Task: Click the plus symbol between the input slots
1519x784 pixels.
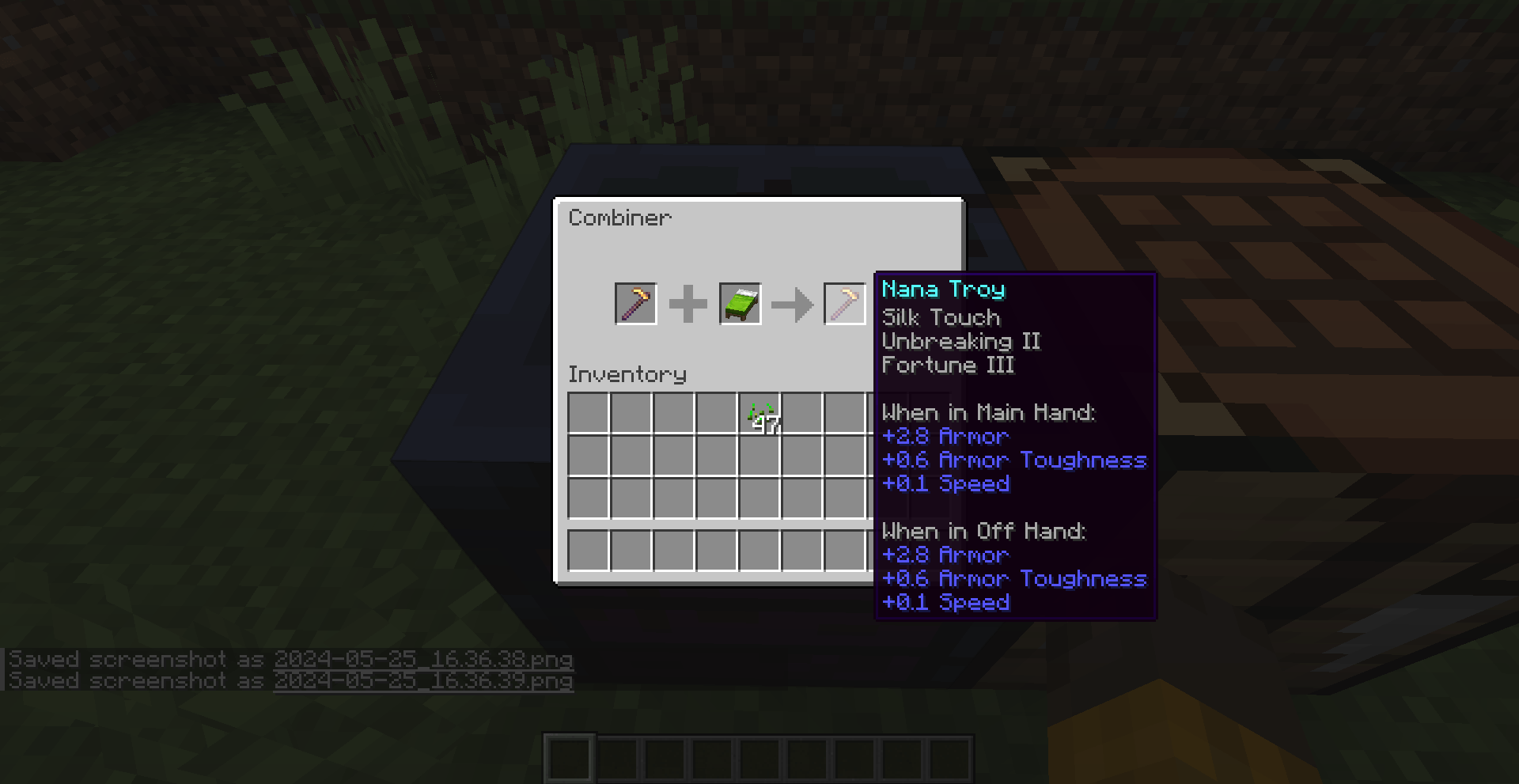Action: [688, 303]
